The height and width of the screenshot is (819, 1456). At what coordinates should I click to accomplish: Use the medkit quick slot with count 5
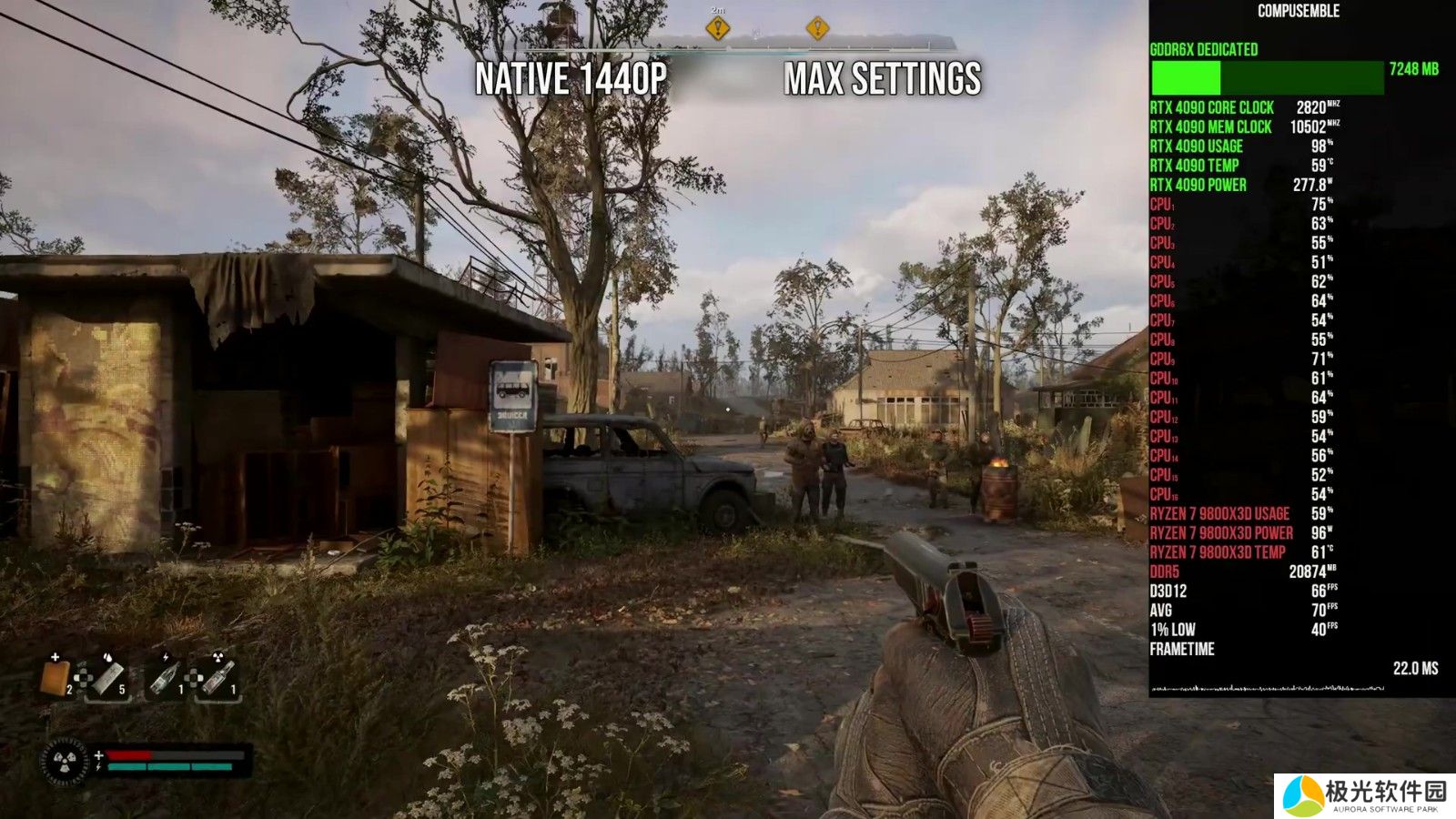coord(108,678)
